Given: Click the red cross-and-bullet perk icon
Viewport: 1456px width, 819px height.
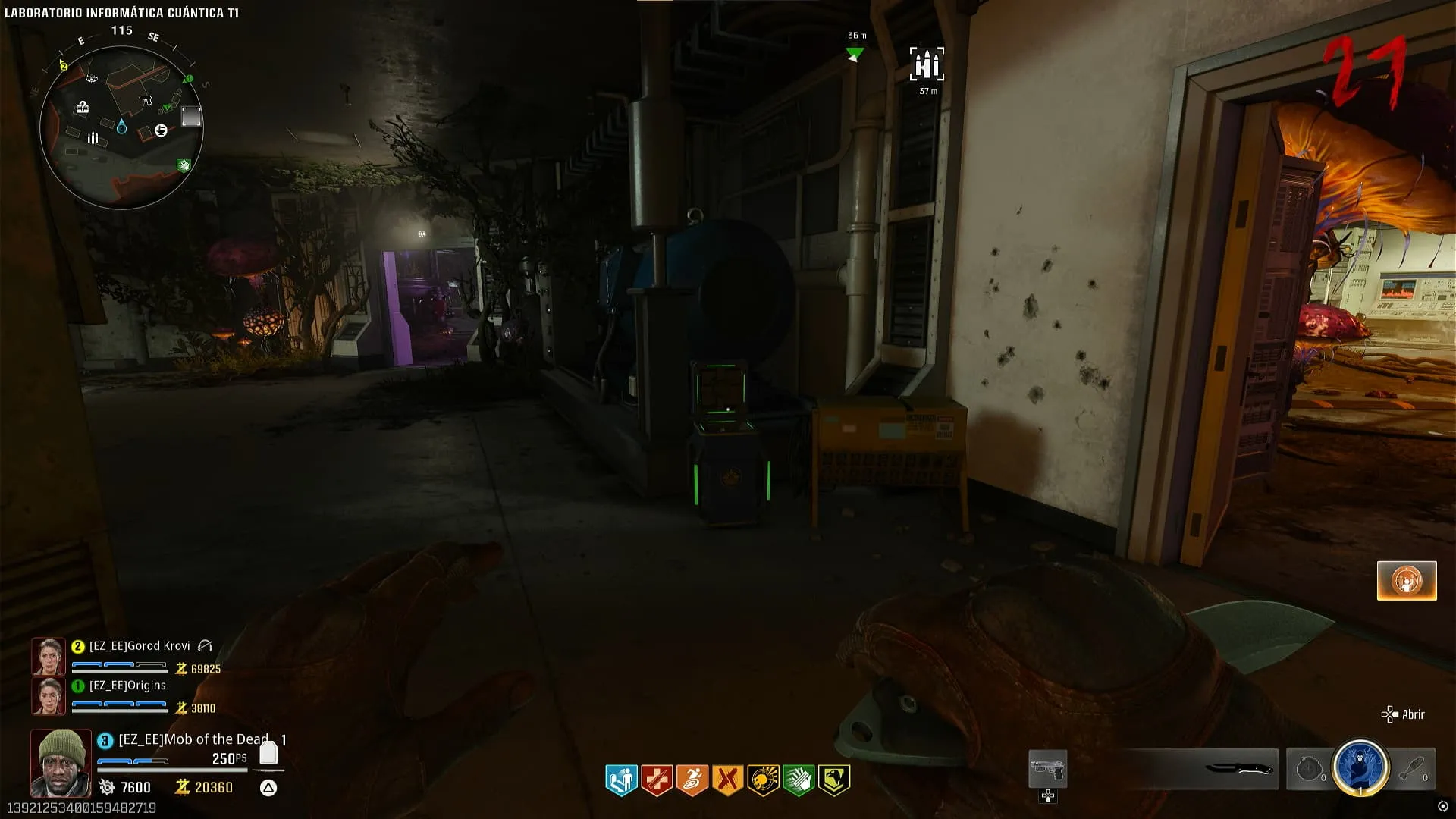Looking at the screenshot, I should pos(657,780).
